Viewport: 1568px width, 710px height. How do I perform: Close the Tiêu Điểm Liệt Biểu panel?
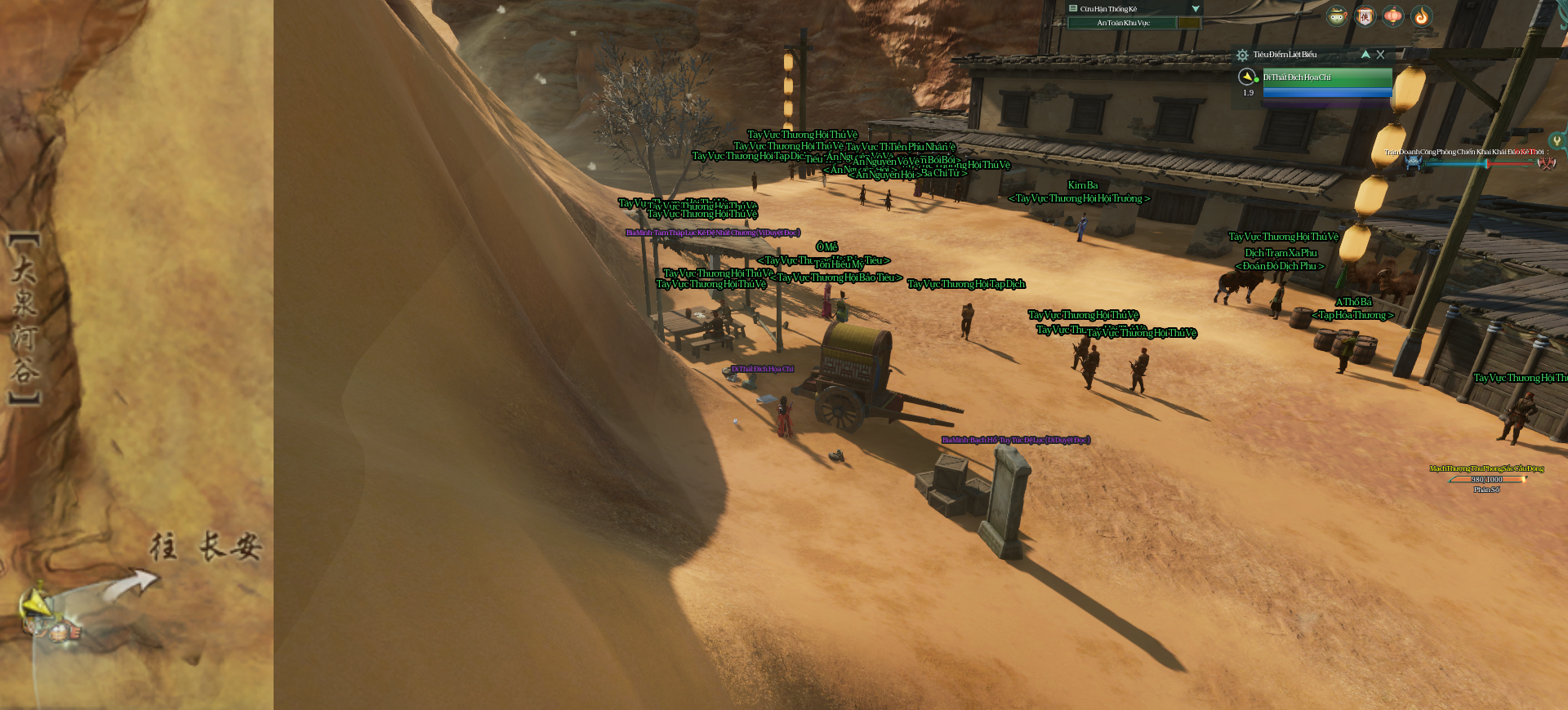pyautogui.click(x=1380, y=55)
